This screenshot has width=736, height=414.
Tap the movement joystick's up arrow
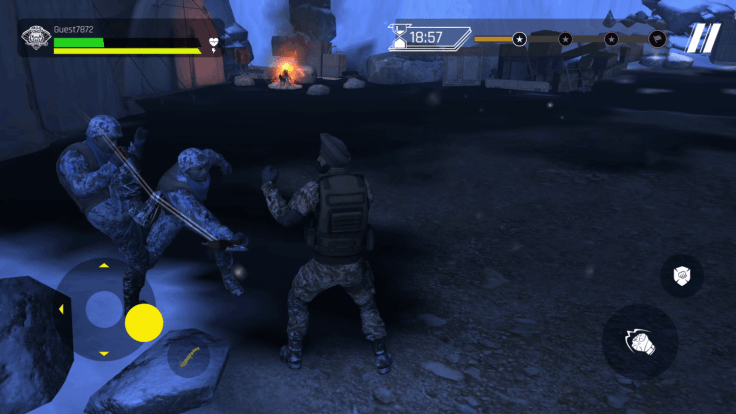[103, 266]
